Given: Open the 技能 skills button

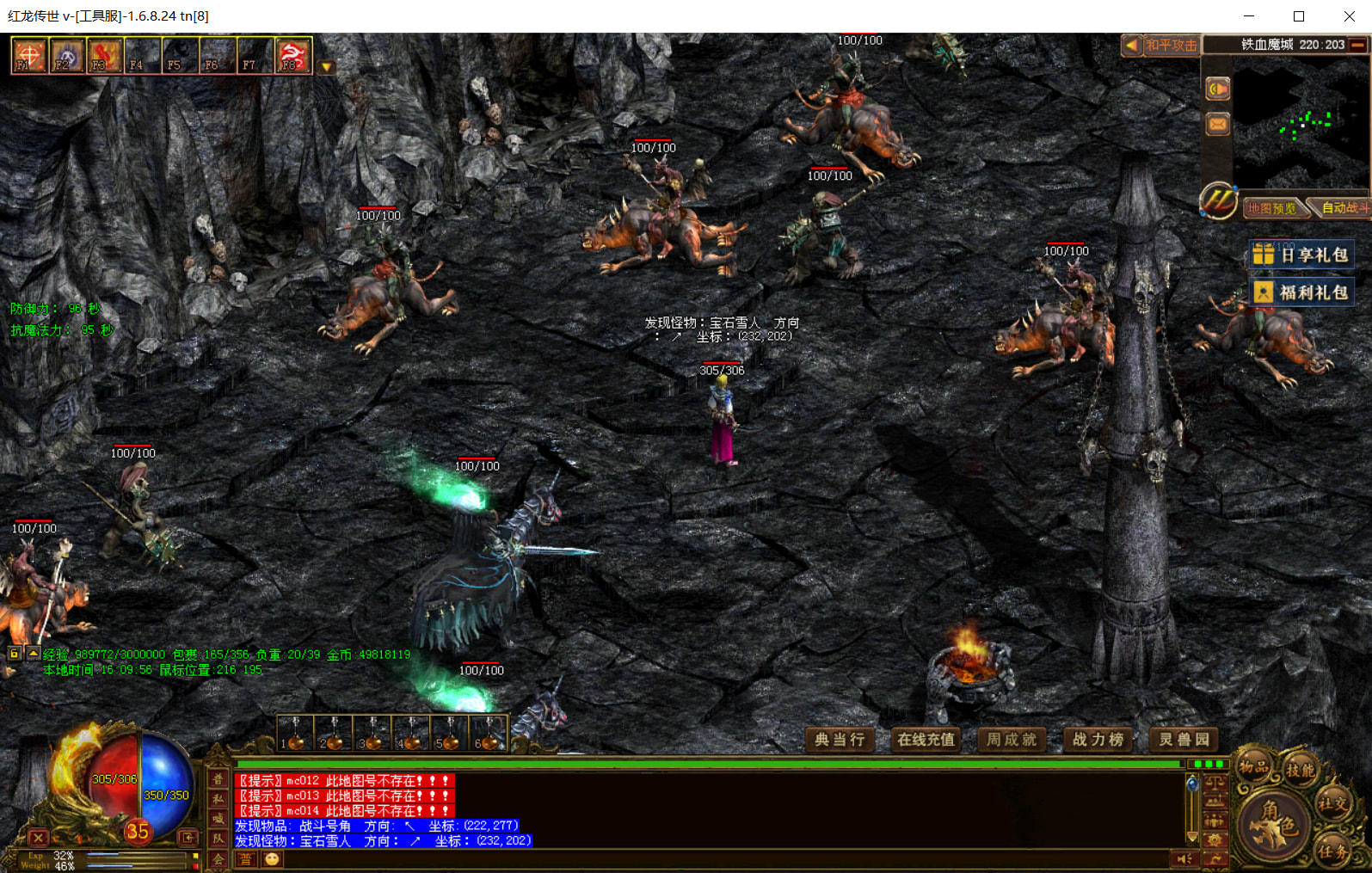Looking at the screenshot, I should tap(1300, 770).
